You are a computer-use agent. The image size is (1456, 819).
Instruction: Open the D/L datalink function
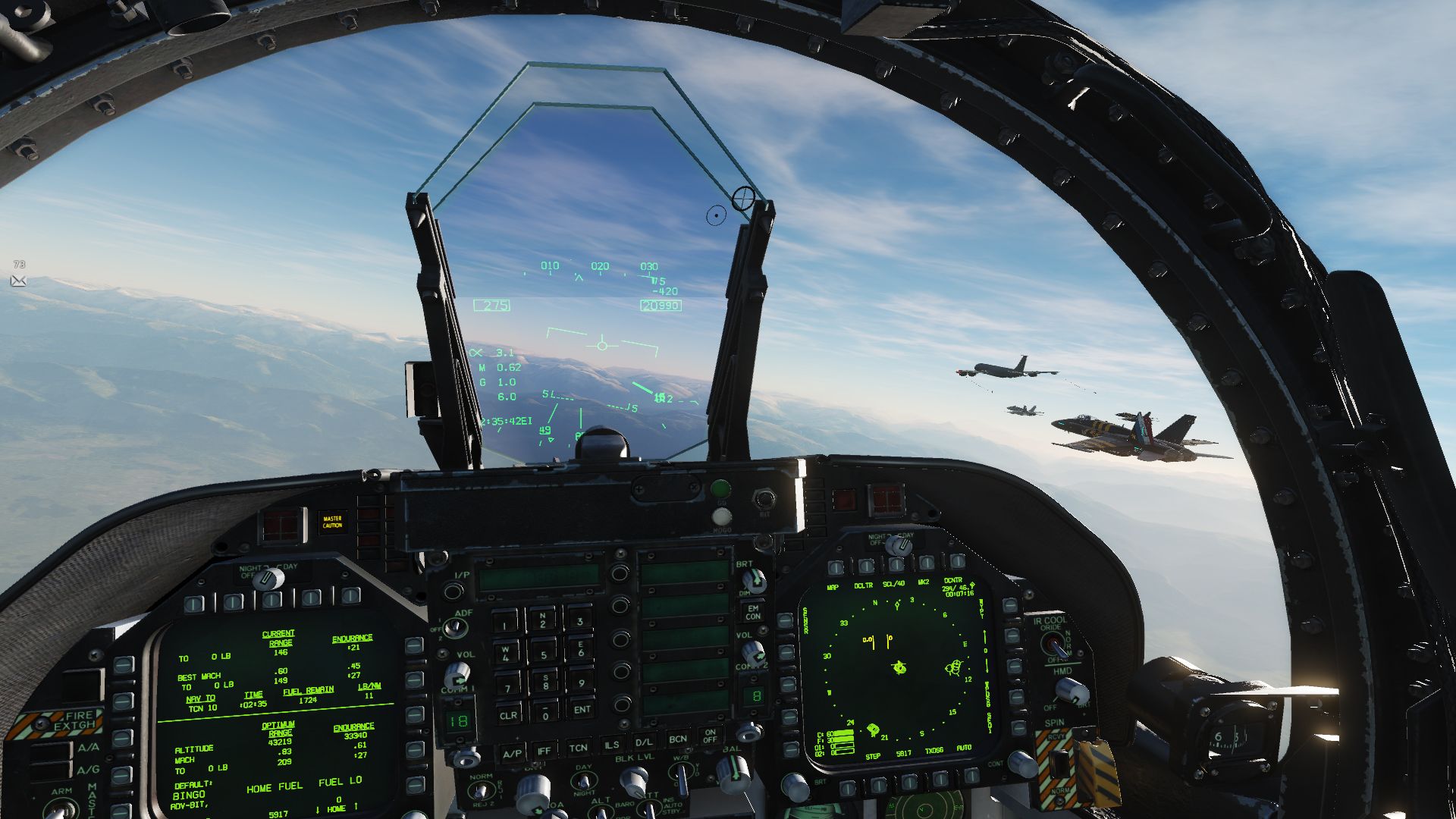coord(644,742)
